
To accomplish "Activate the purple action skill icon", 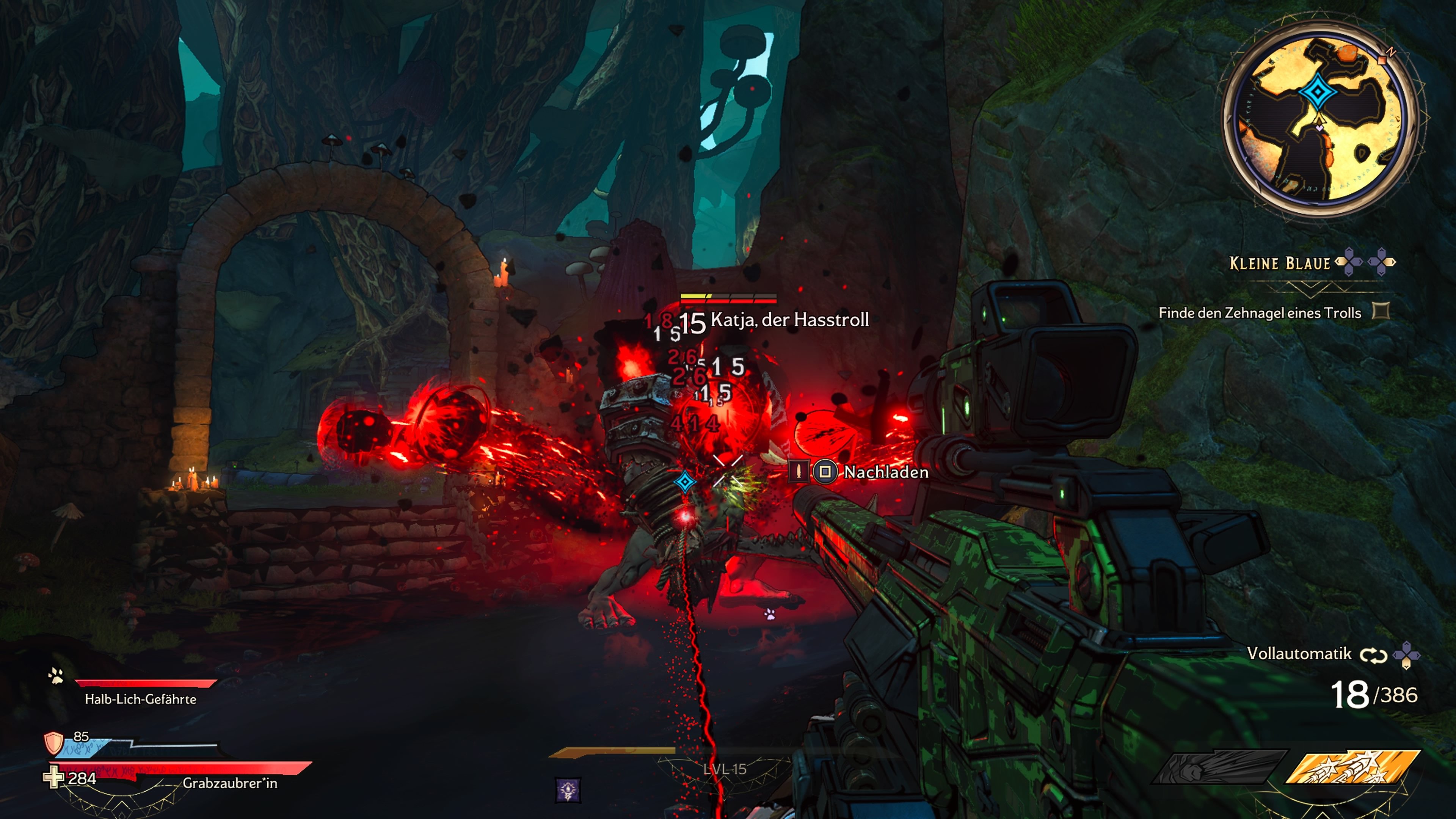I will click(x=568, y=789).
